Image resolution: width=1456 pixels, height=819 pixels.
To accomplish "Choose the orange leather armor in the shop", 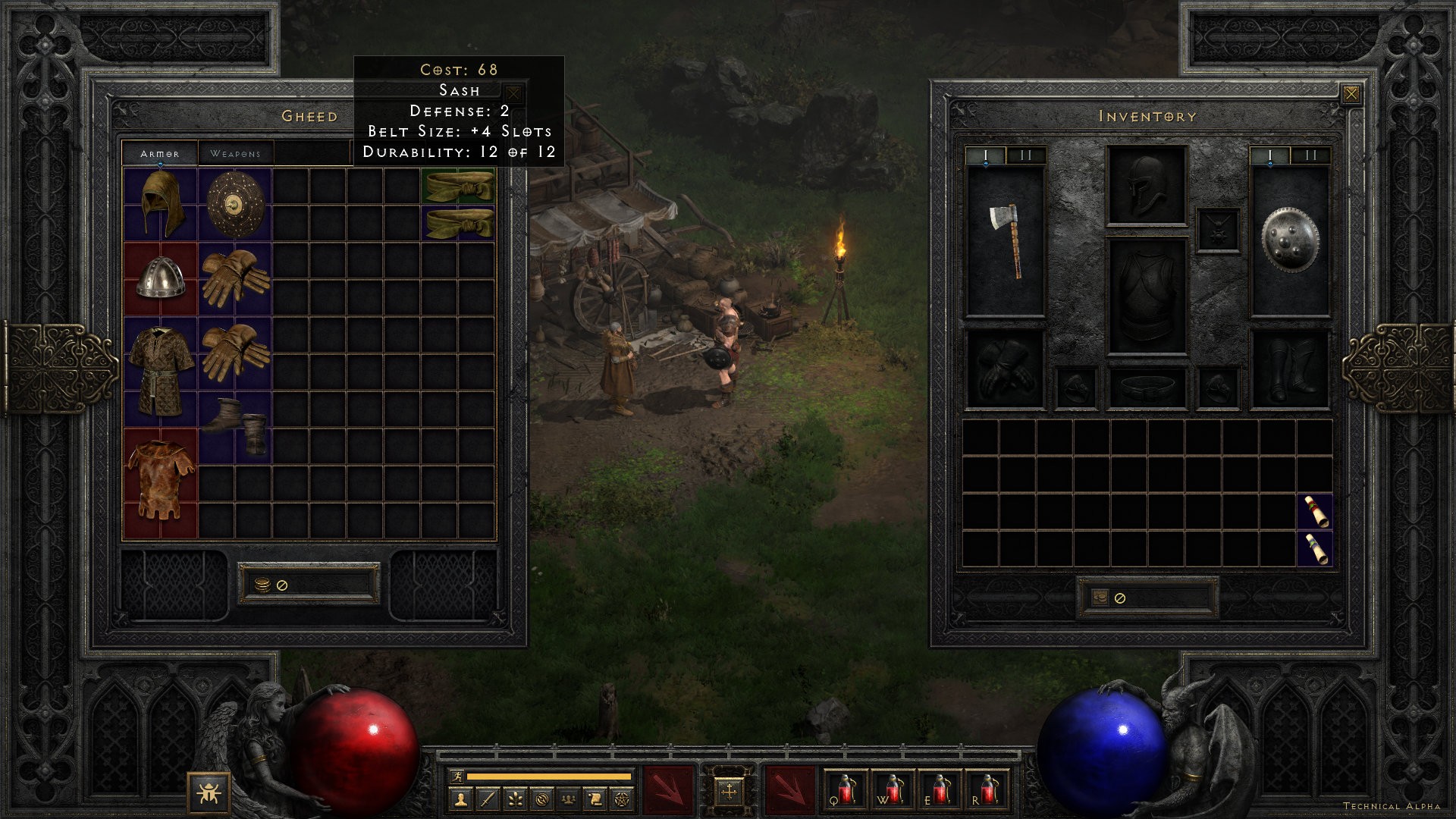I will [x=160, y=482].
